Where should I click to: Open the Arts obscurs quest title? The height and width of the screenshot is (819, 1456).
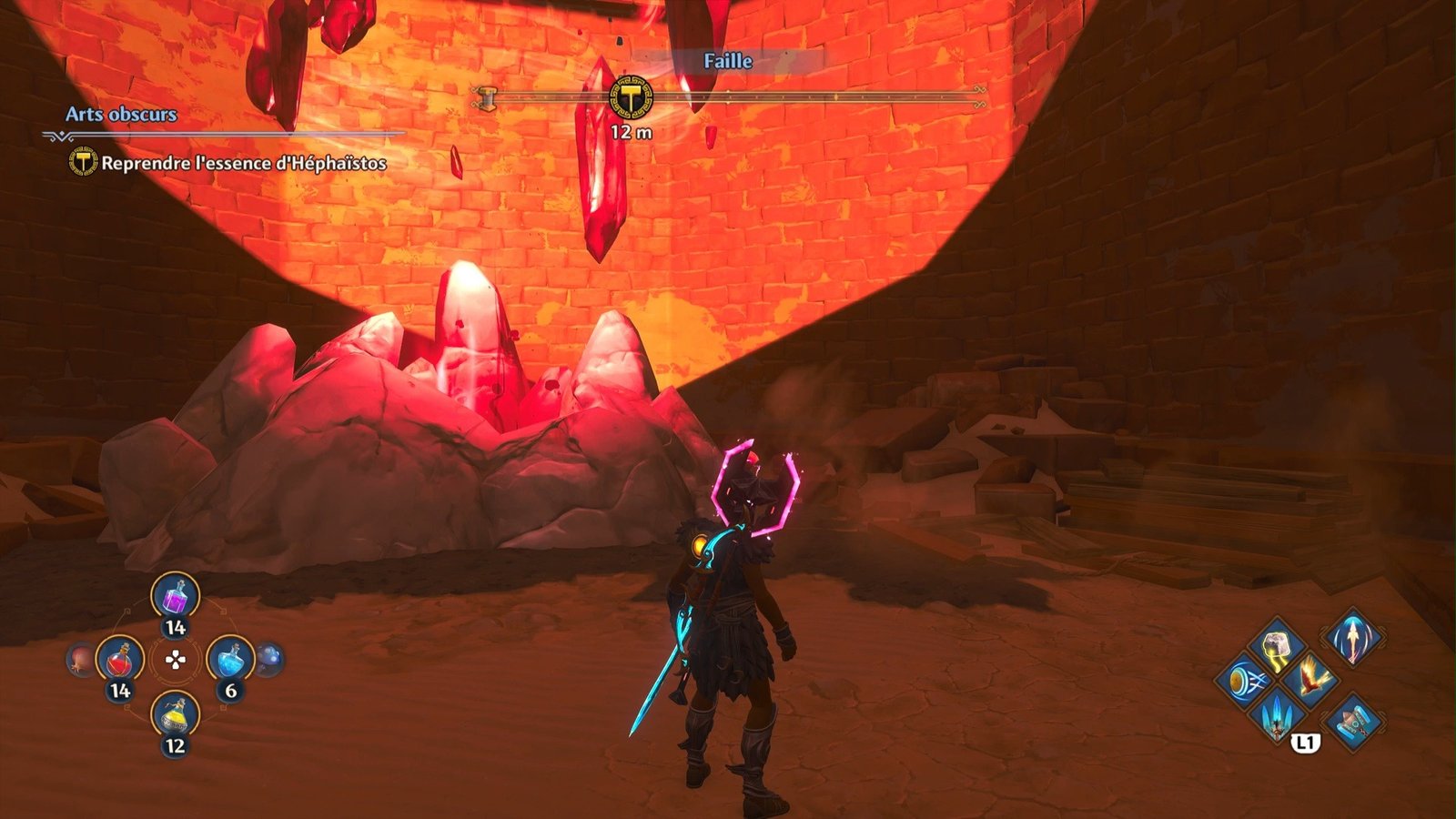pyautogui.click(x=121, y=115)
